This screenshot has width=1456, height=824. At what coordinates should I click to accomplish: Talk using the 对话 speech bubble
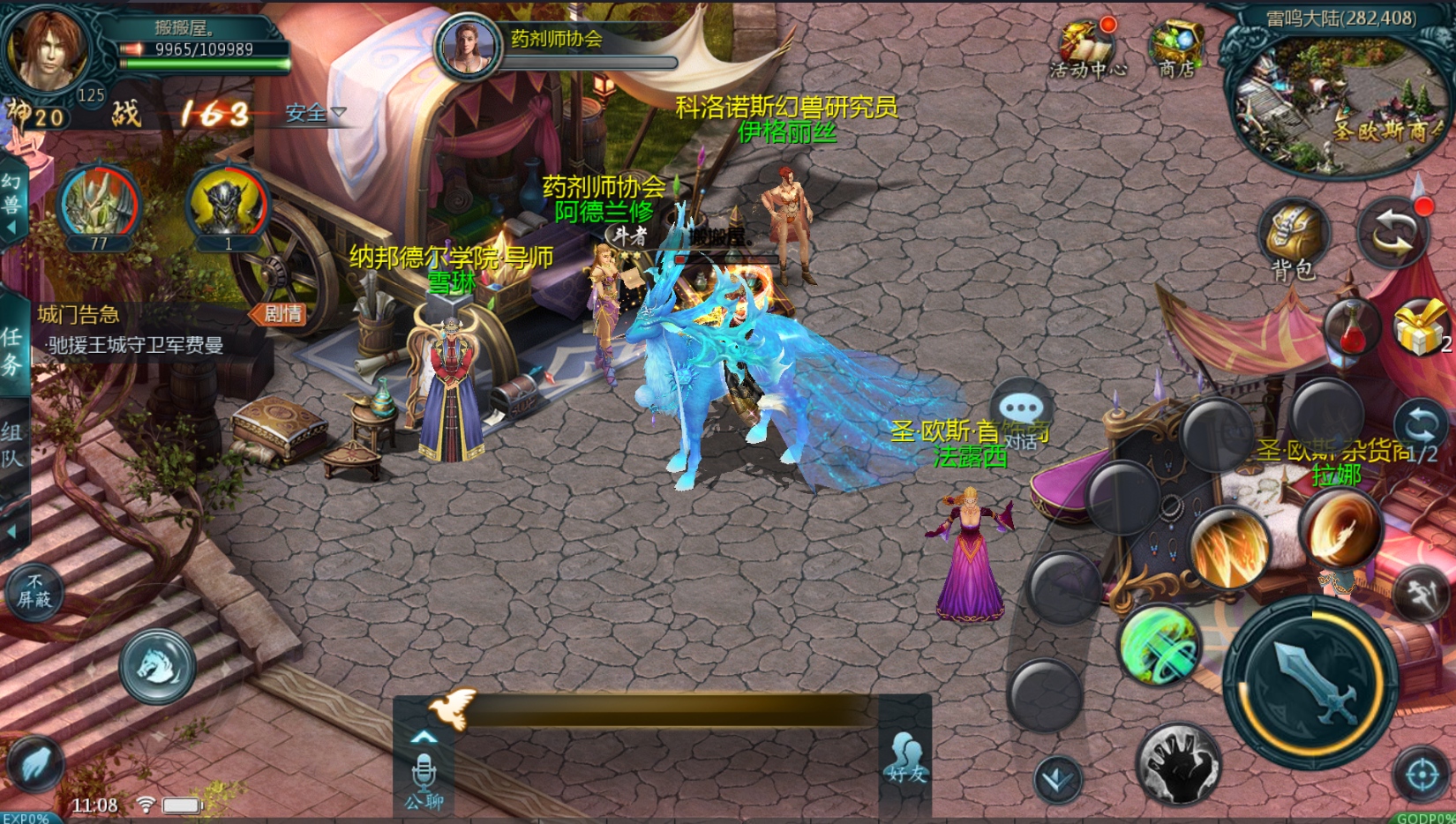[x=1021, y=415]
